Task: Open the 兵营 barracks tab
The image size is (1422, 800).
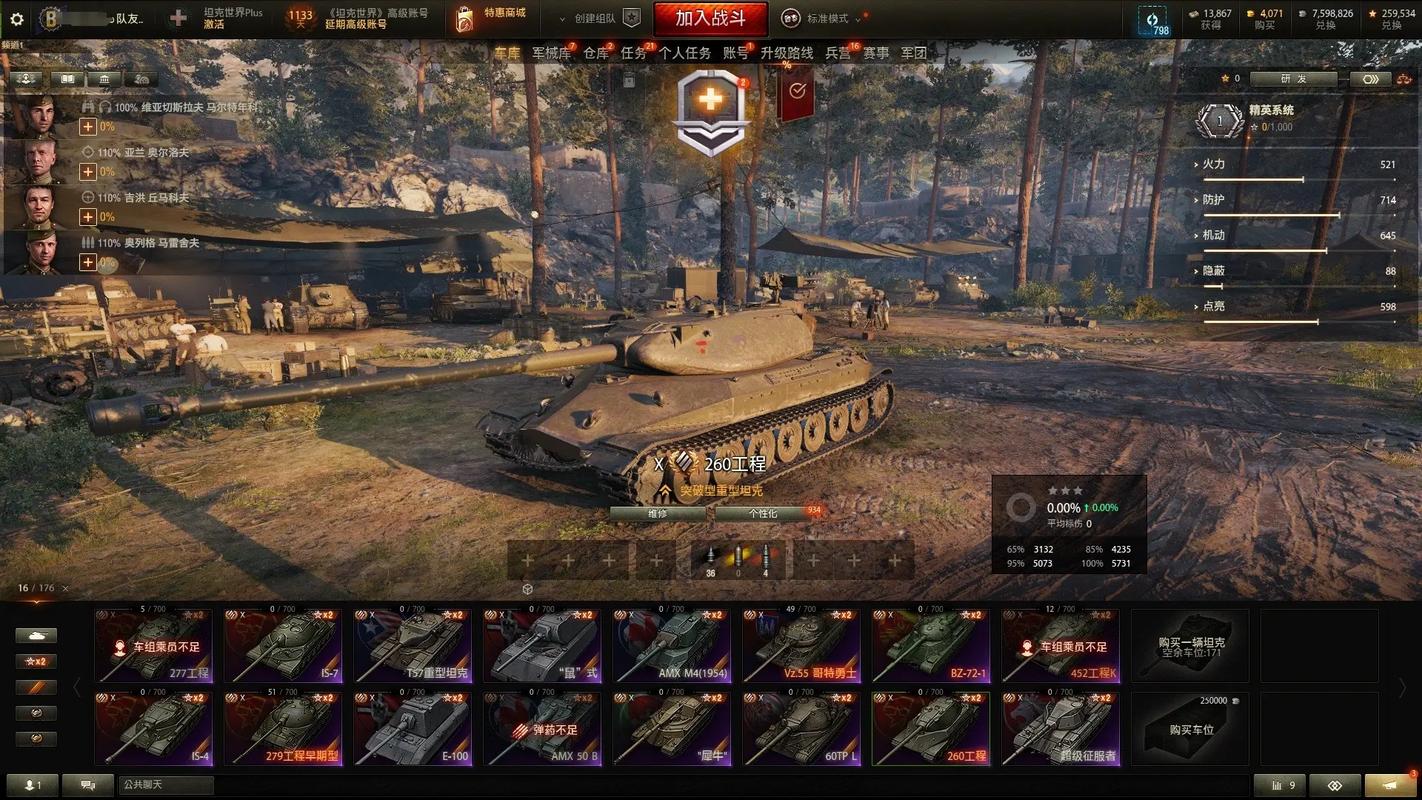Action: (x=838, y=53)
